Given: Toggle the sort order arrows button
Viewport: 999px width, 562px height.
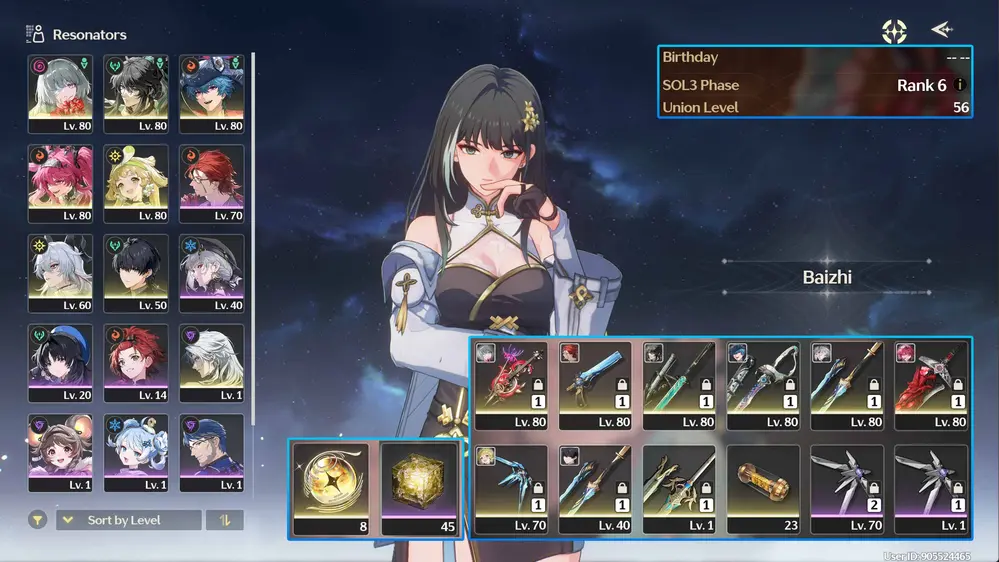Looking at the screenshot, I should point(224,520).
